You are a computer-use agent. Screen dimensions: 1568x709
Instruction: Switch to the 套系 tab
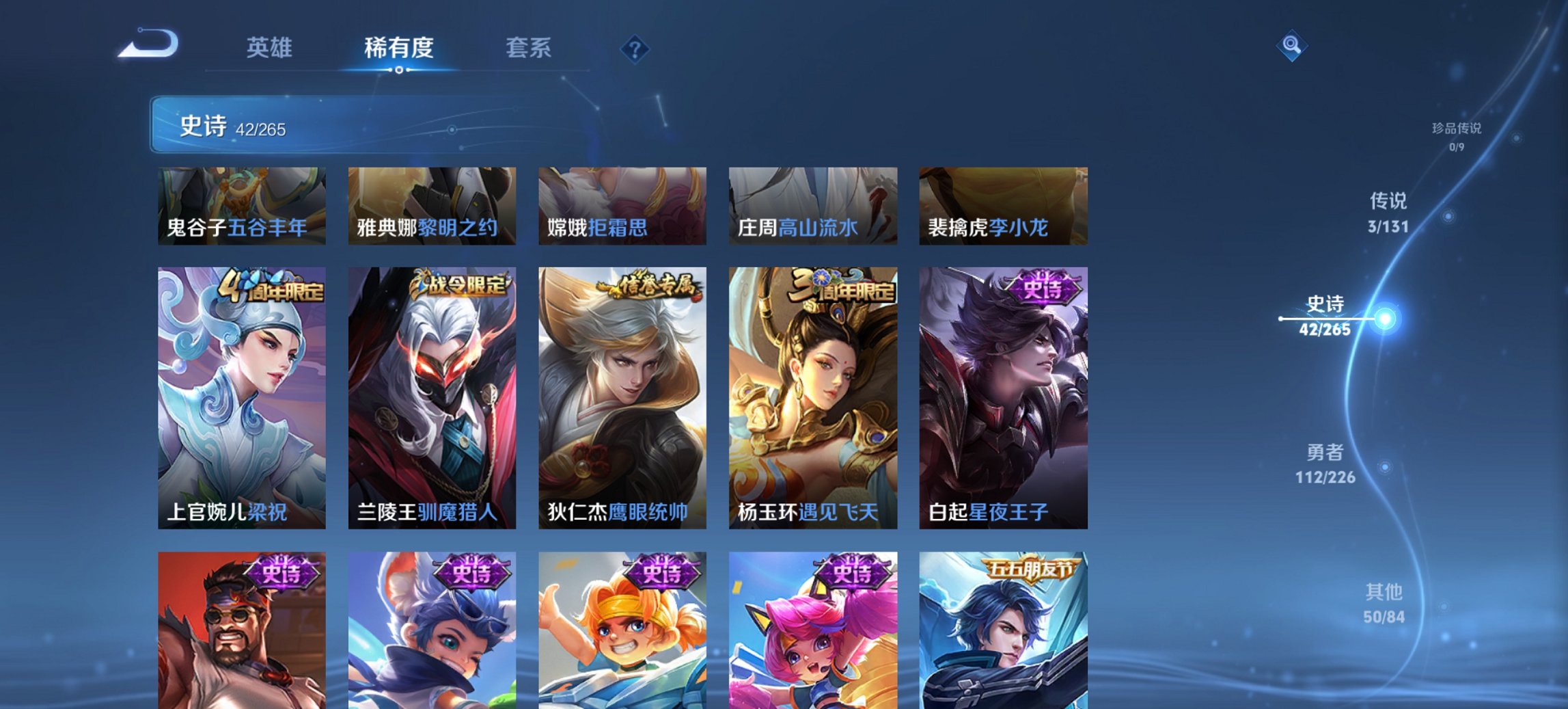[x=529, y=48]
